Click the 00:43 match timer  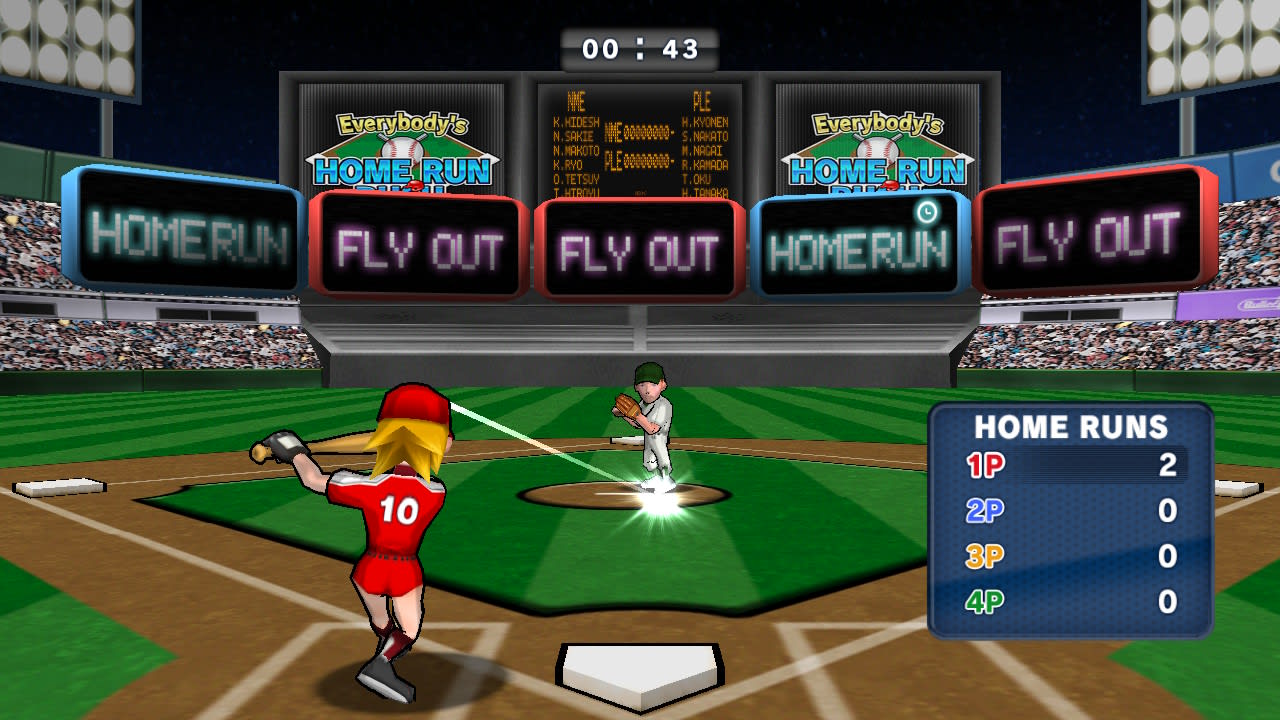[640, 48]
